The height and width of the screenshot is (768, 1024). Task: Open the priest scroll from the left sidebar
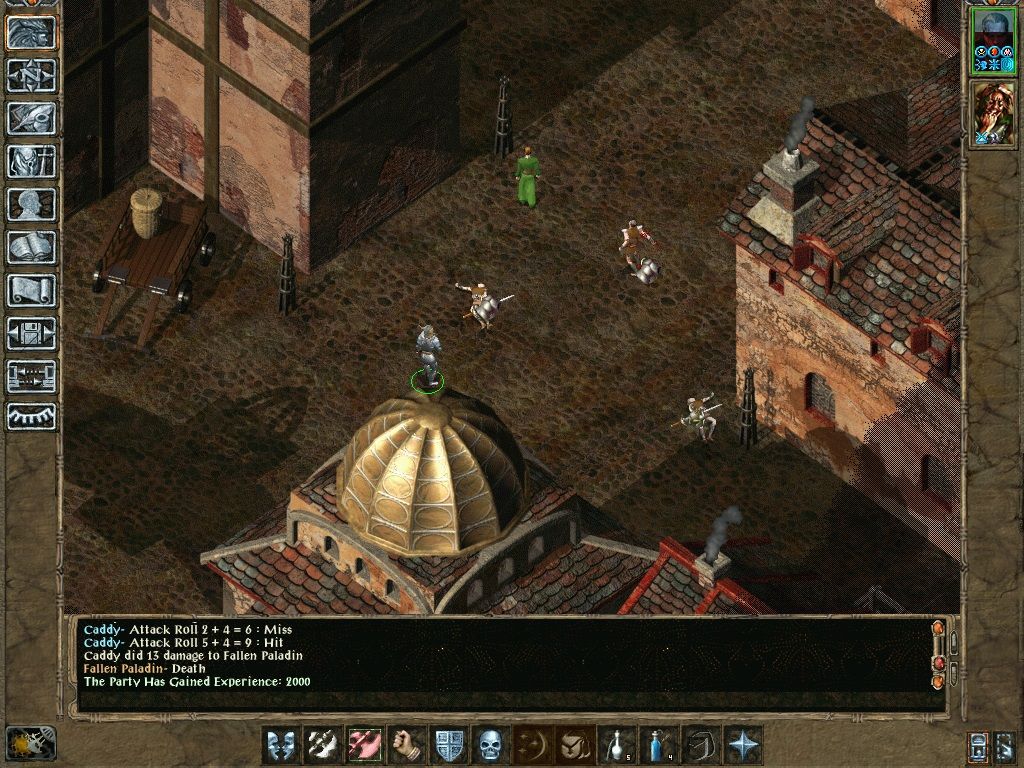click(31, 290)
